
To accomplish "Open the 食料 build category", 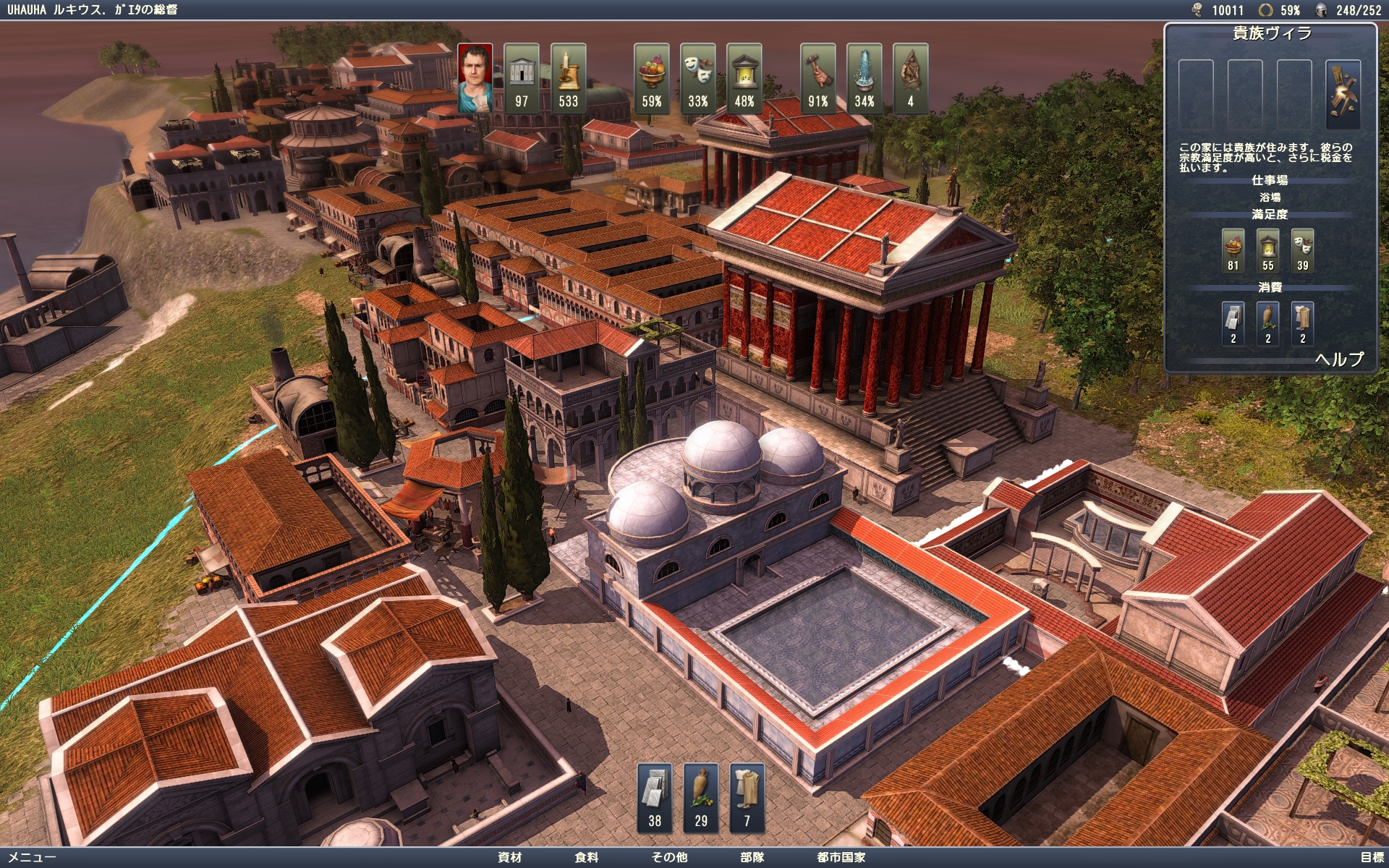I will click(x=587, y=857).
